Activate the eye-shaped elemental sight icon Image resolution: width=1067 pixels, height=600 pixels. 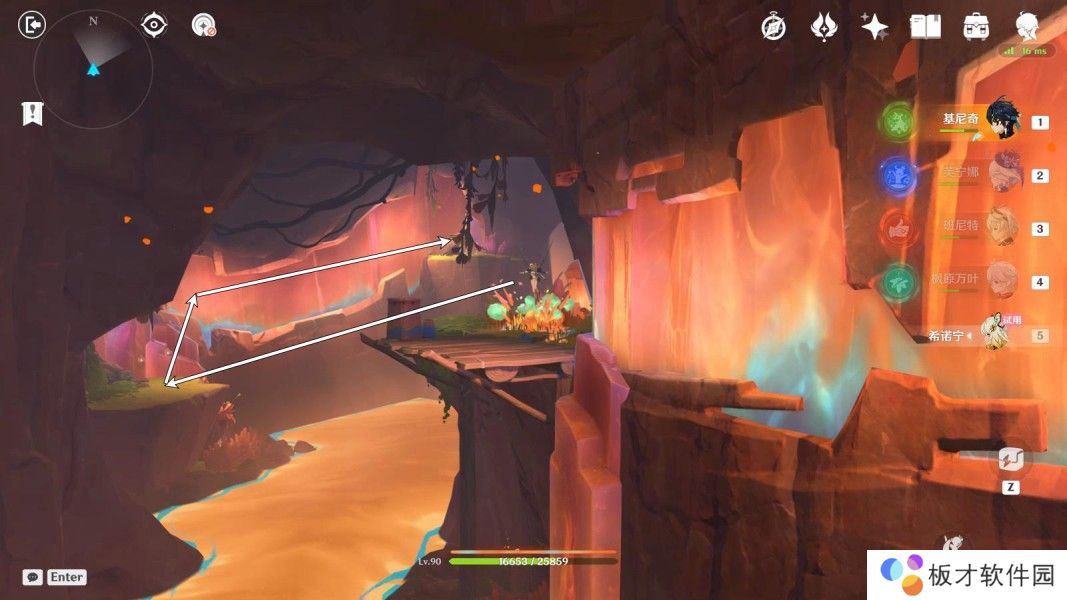[154, 25]
